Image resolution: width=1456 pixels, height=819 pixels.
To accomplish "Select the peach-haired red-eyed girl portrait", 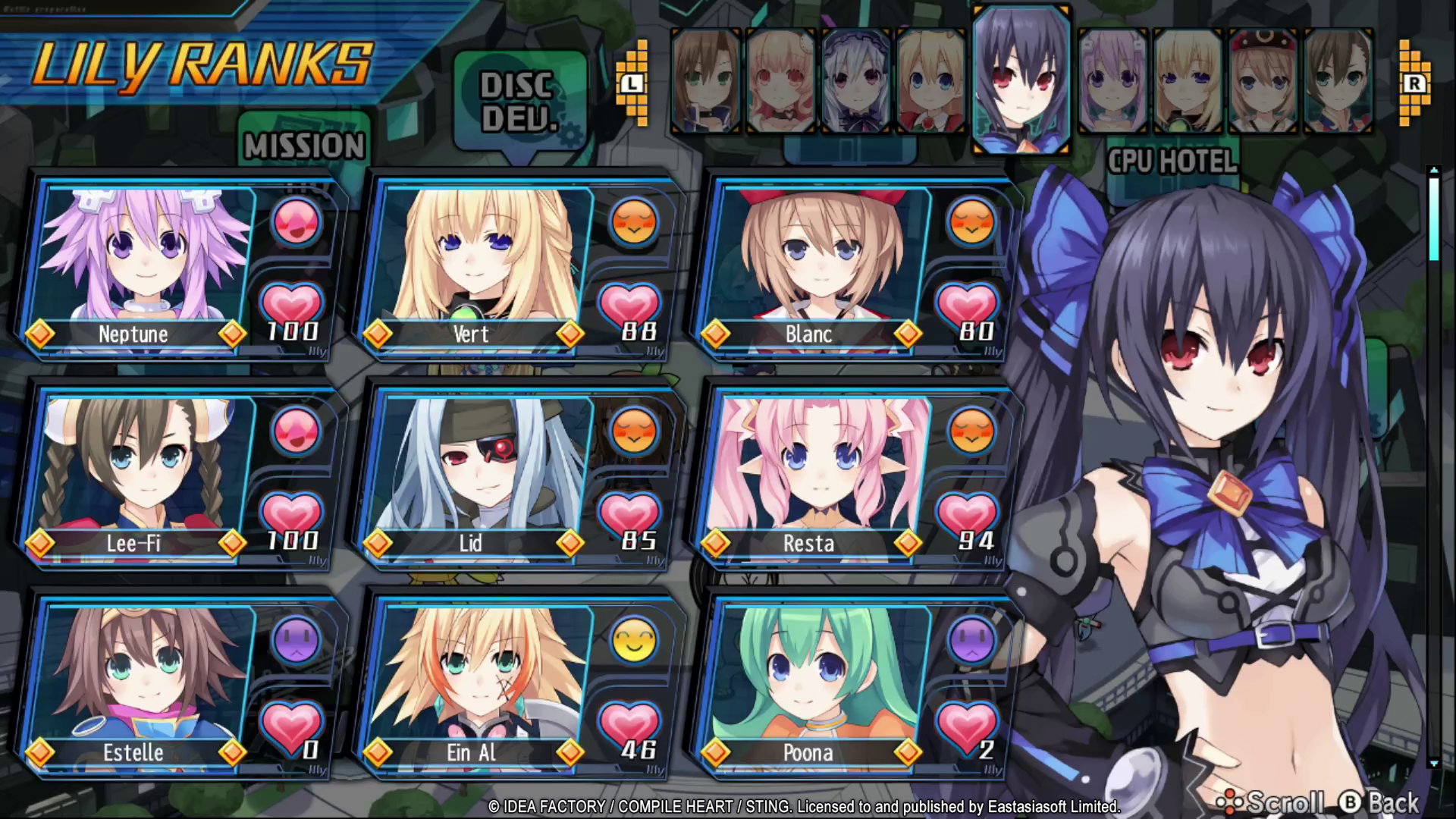I will (781, 82).
